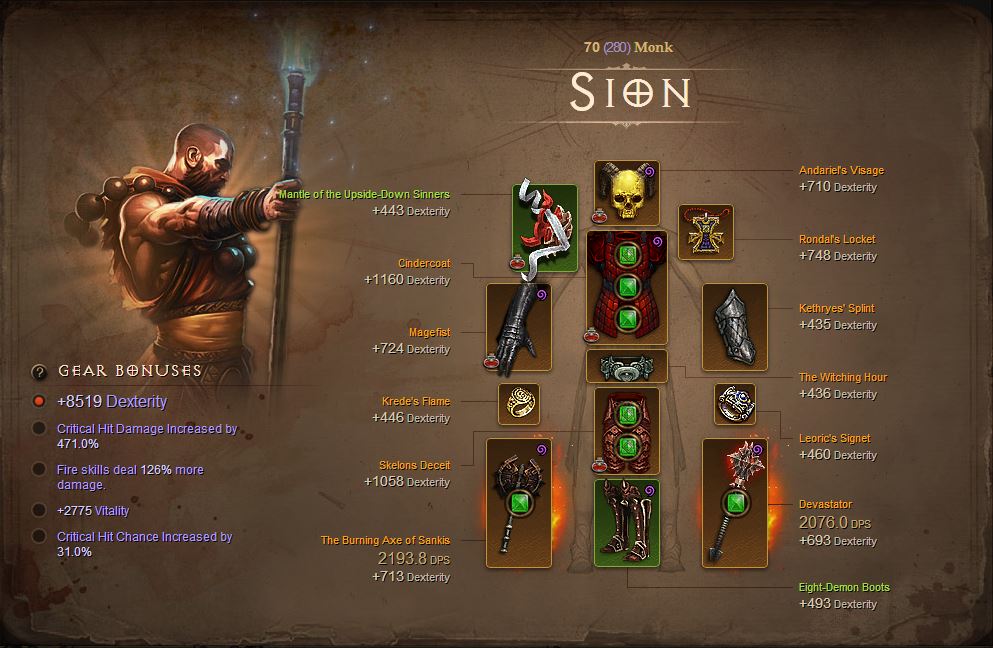
Task: Open The Burning Axe of Sankis slot
Action: point(518,503)
